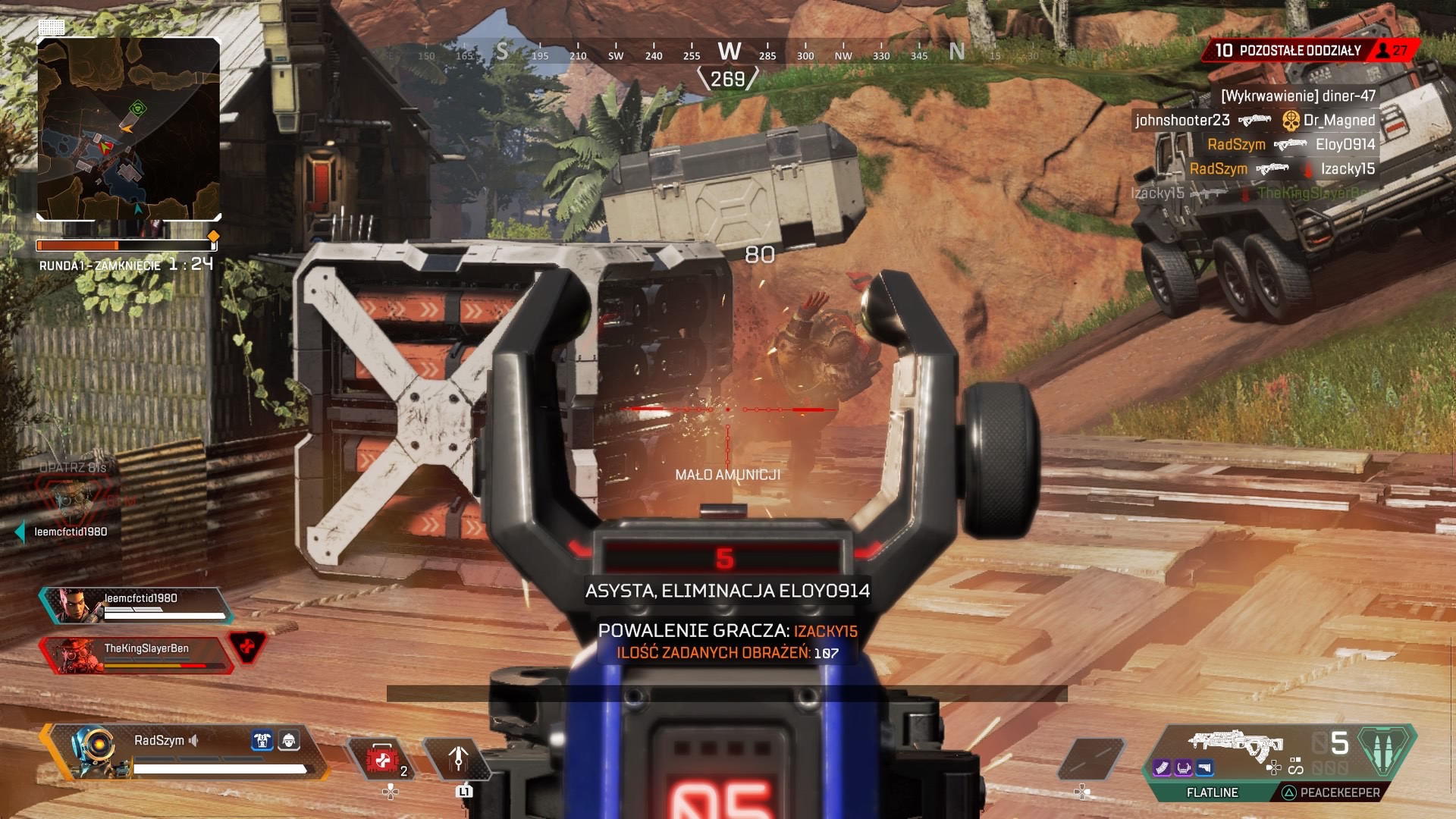This screenshot has width=1456, height=819.
Task: Select the empty ordnance slot
Action: 1090,758
